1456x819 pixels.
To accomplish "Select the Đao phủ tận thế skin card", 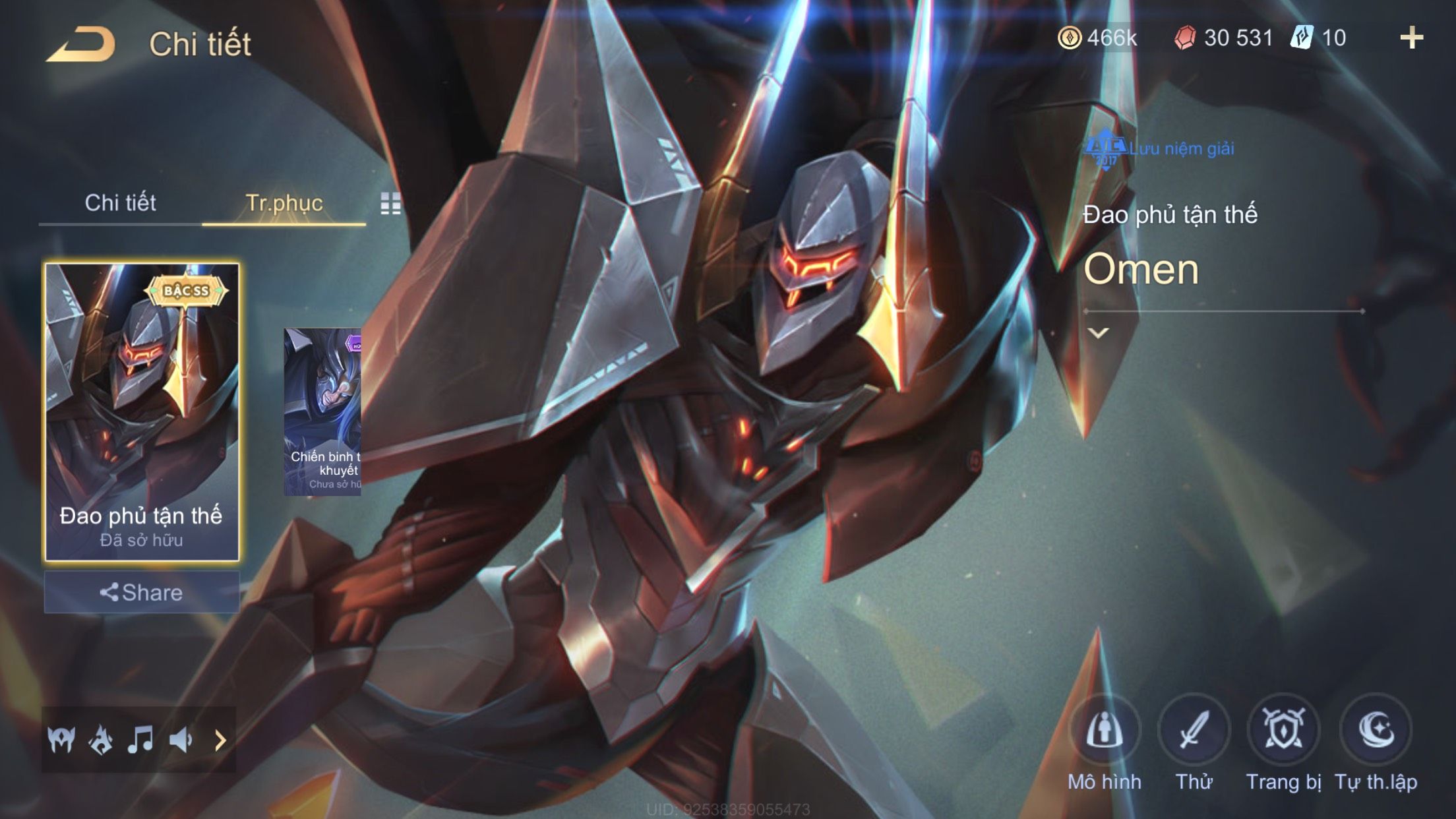I will tap(141, 411).
